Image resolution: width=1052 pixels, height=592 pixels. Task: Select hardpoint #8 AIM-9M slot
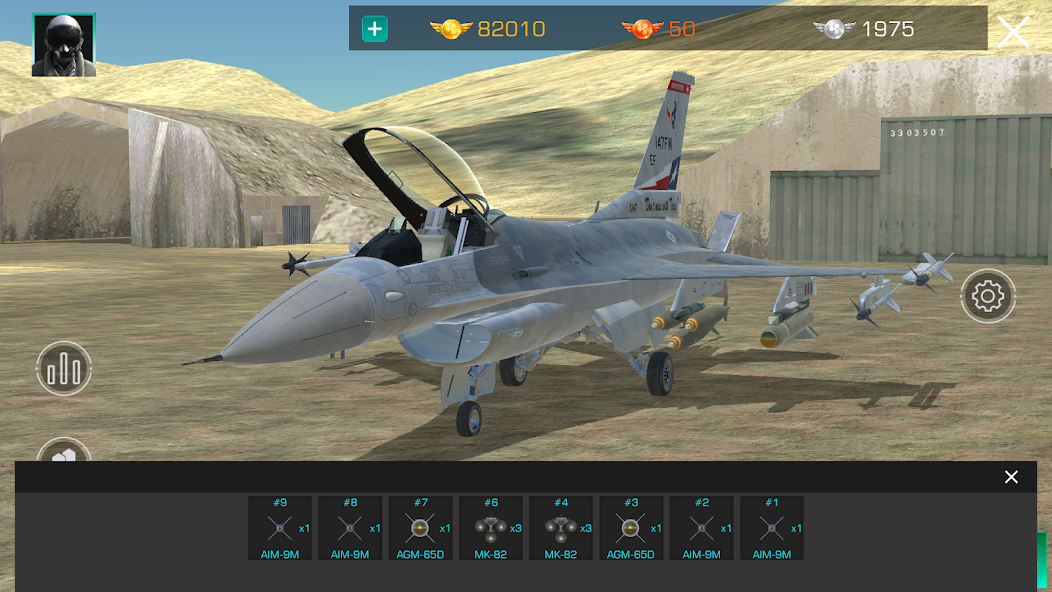point(350,528)
